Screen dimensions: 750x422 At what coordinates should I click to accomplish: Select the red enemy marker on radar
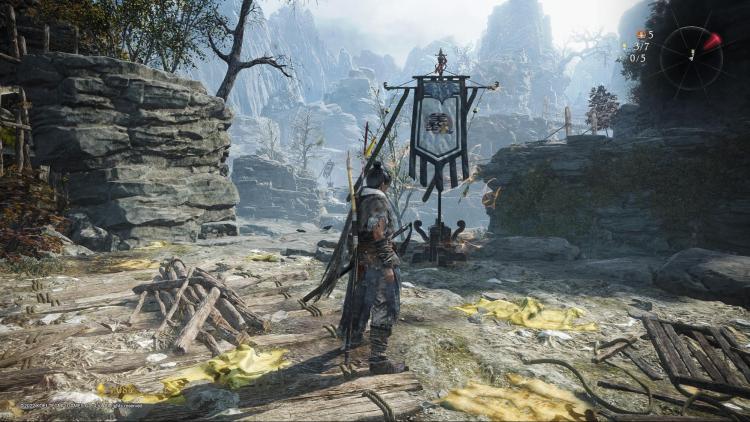(711, 42)
